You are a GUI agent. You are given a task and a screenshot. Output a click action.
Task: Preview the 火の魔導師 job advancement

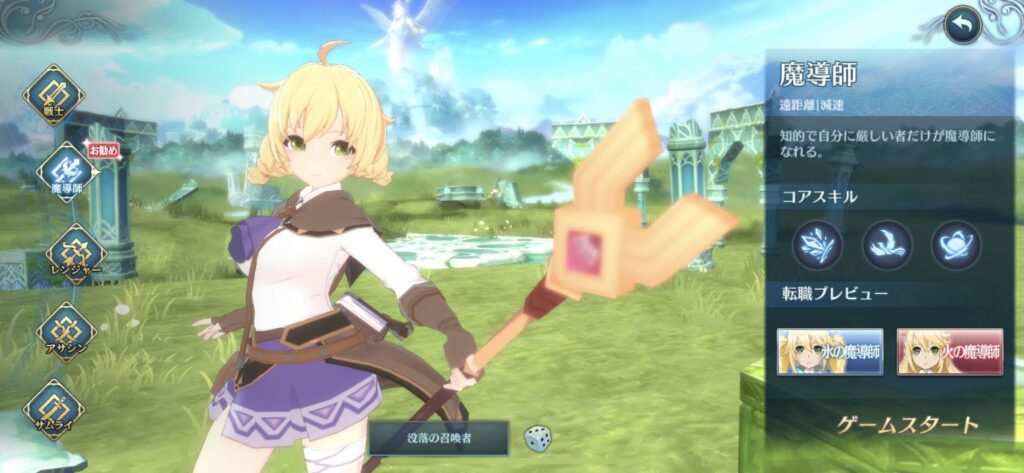(x=949, y=351)
